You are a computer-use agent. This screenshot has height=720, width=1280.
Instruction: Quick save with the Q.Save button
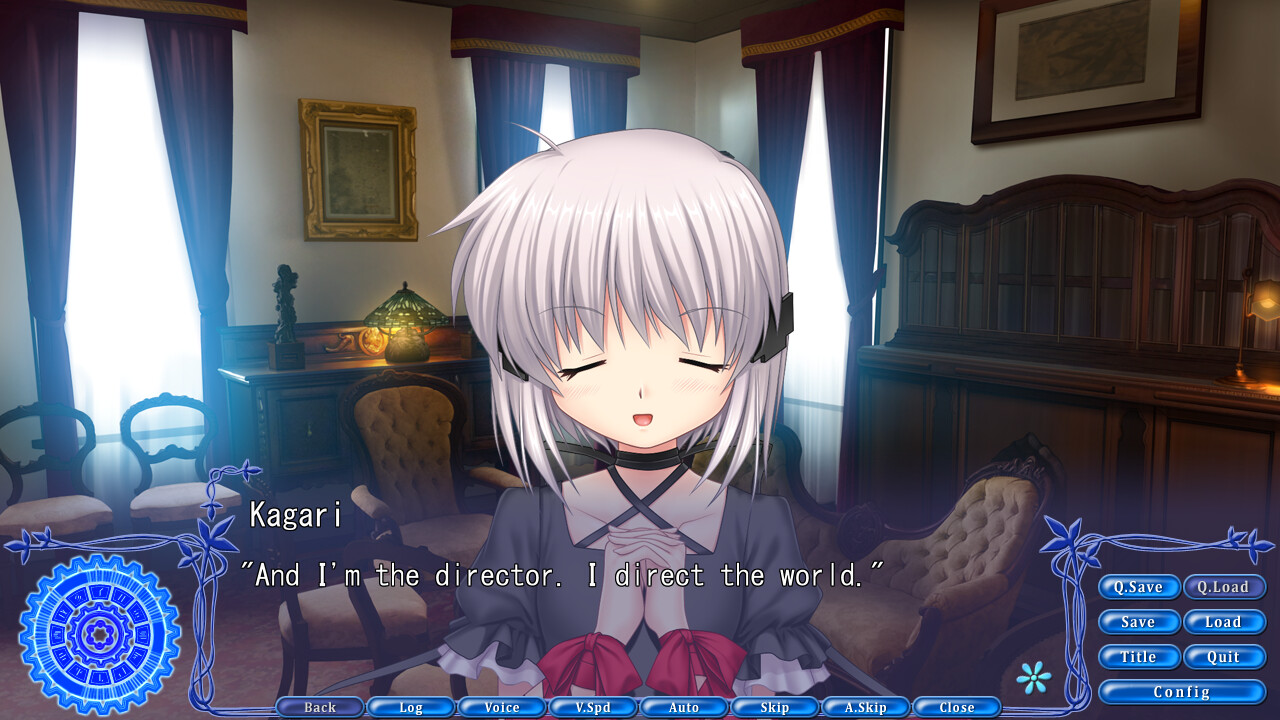1139,587
